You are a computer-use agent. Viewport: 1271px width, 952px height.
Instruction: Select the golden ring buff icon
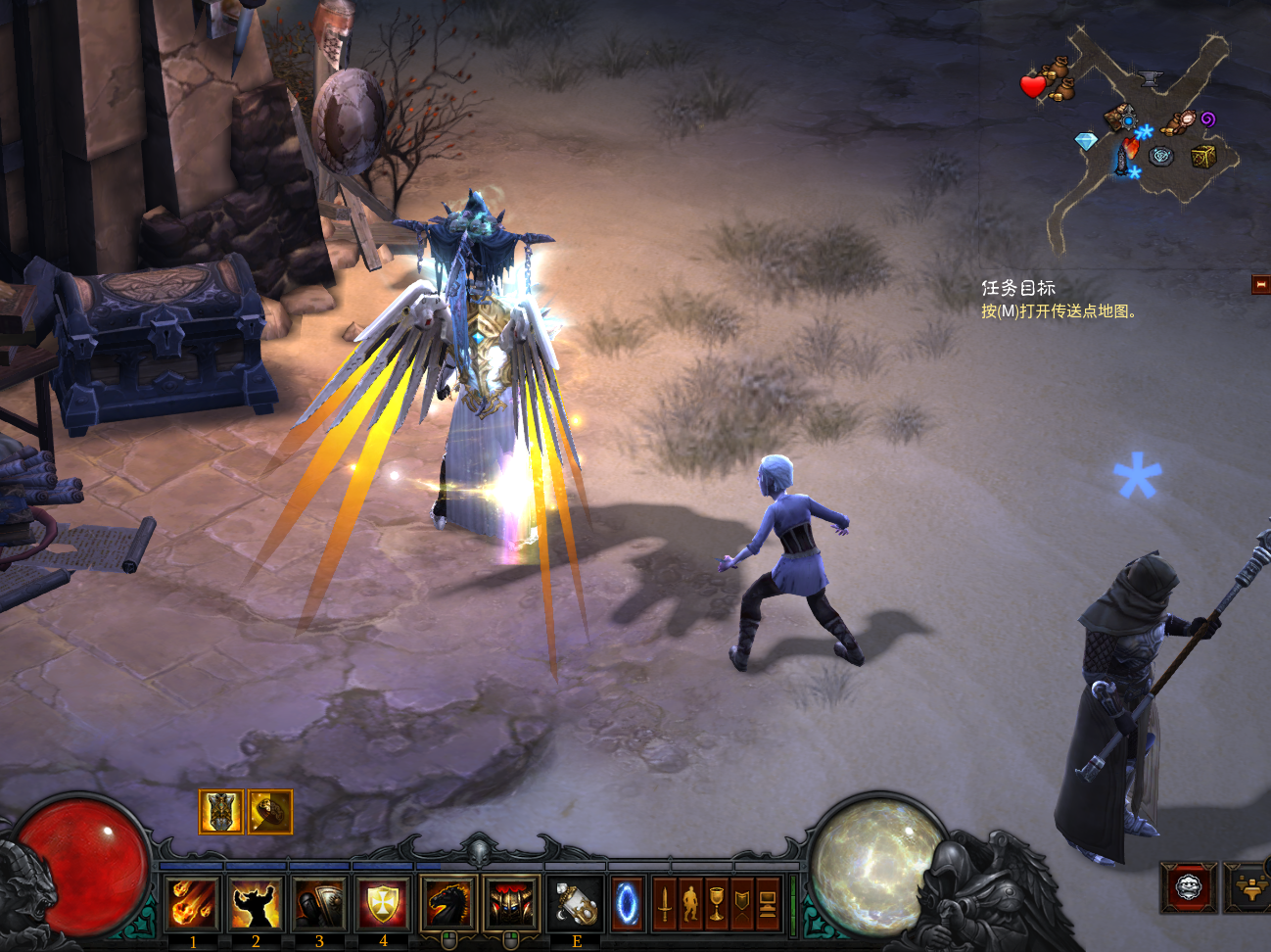click(x=270, y=812)
